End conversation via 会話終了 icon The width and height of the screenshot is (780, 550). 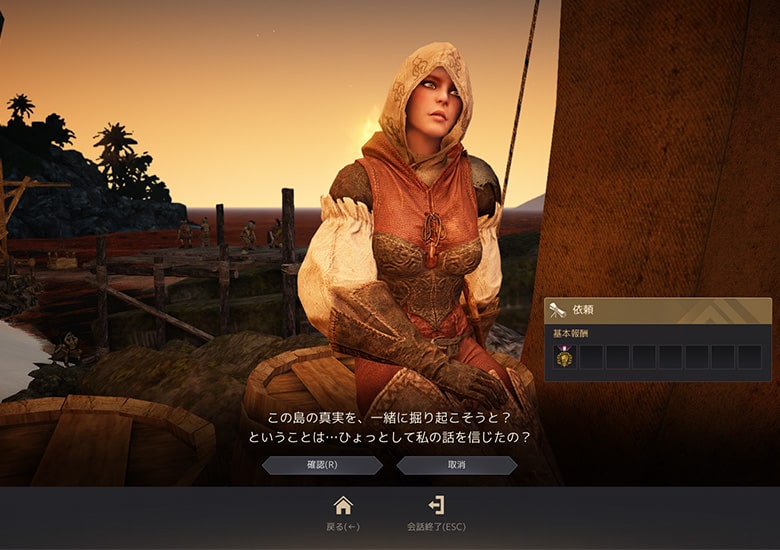pyautogui.click(x=436, y=506)
